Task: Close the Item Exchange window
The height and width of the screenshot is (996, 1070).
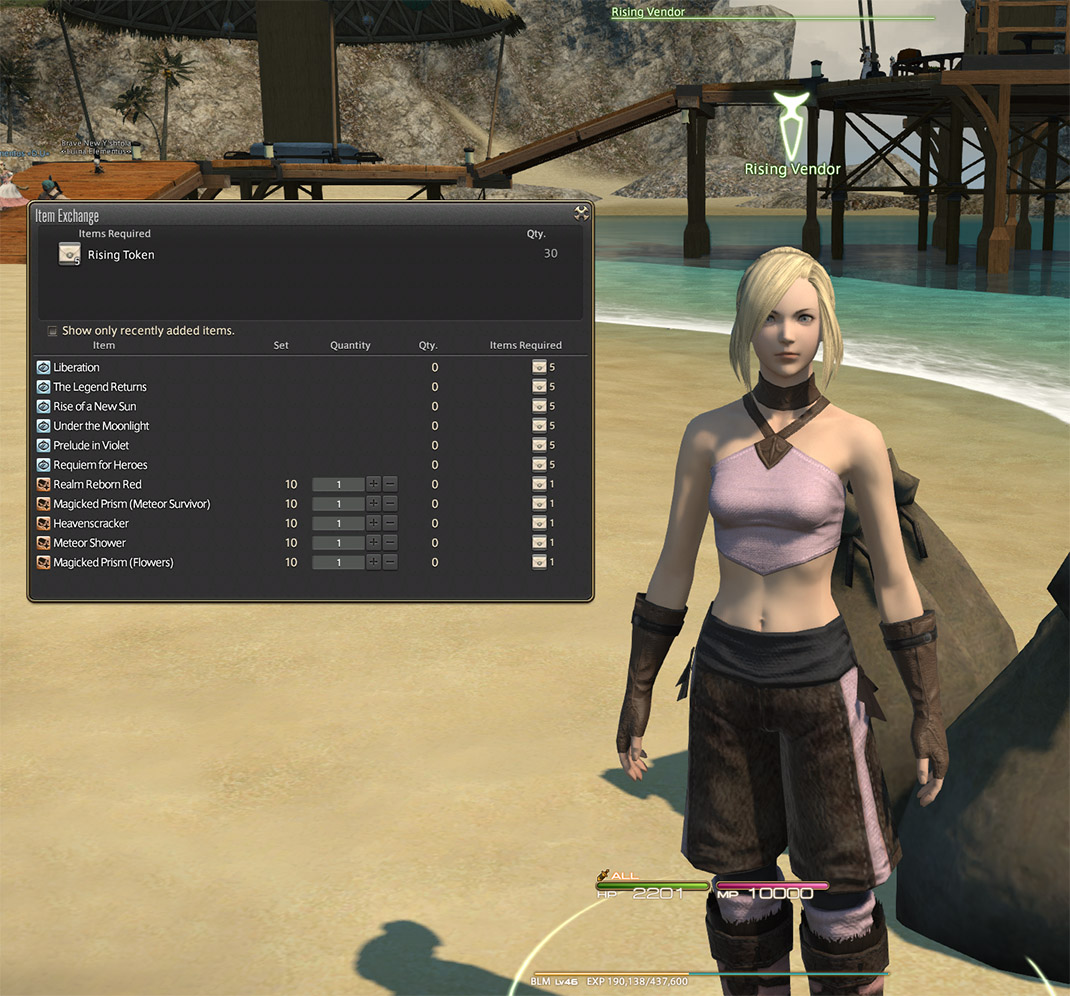Action: pos(581,213)
